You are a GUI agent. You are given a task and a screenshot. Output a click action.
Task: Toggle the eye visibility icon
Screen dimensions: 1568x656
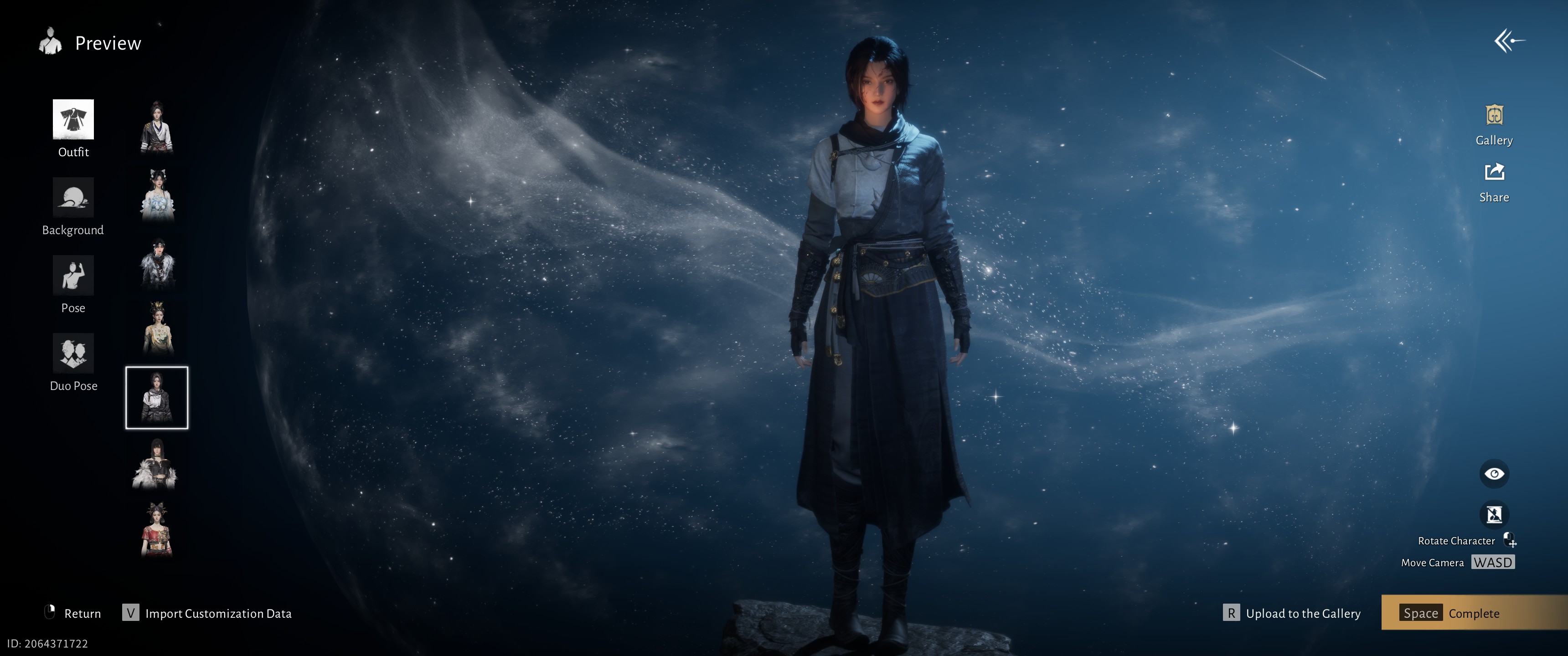[1494, 473]
